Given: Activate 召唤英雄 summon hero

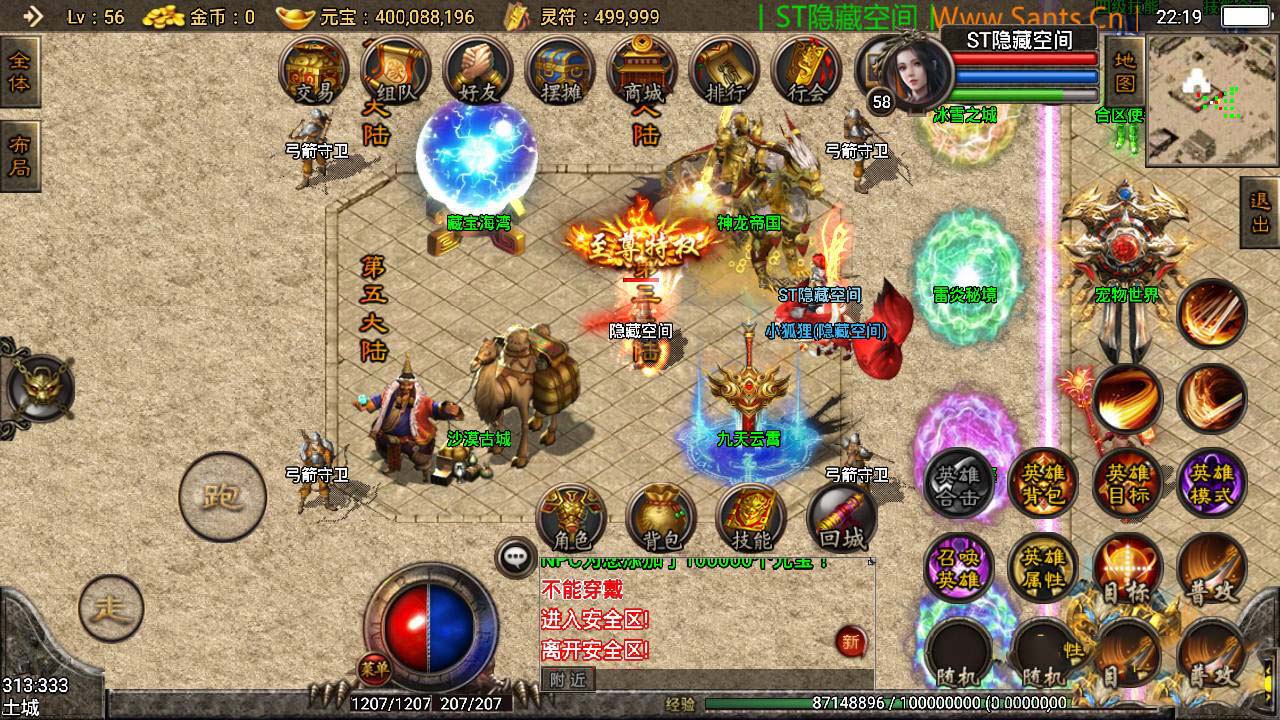Looking at the screenshot, I should tap(959, 568).
